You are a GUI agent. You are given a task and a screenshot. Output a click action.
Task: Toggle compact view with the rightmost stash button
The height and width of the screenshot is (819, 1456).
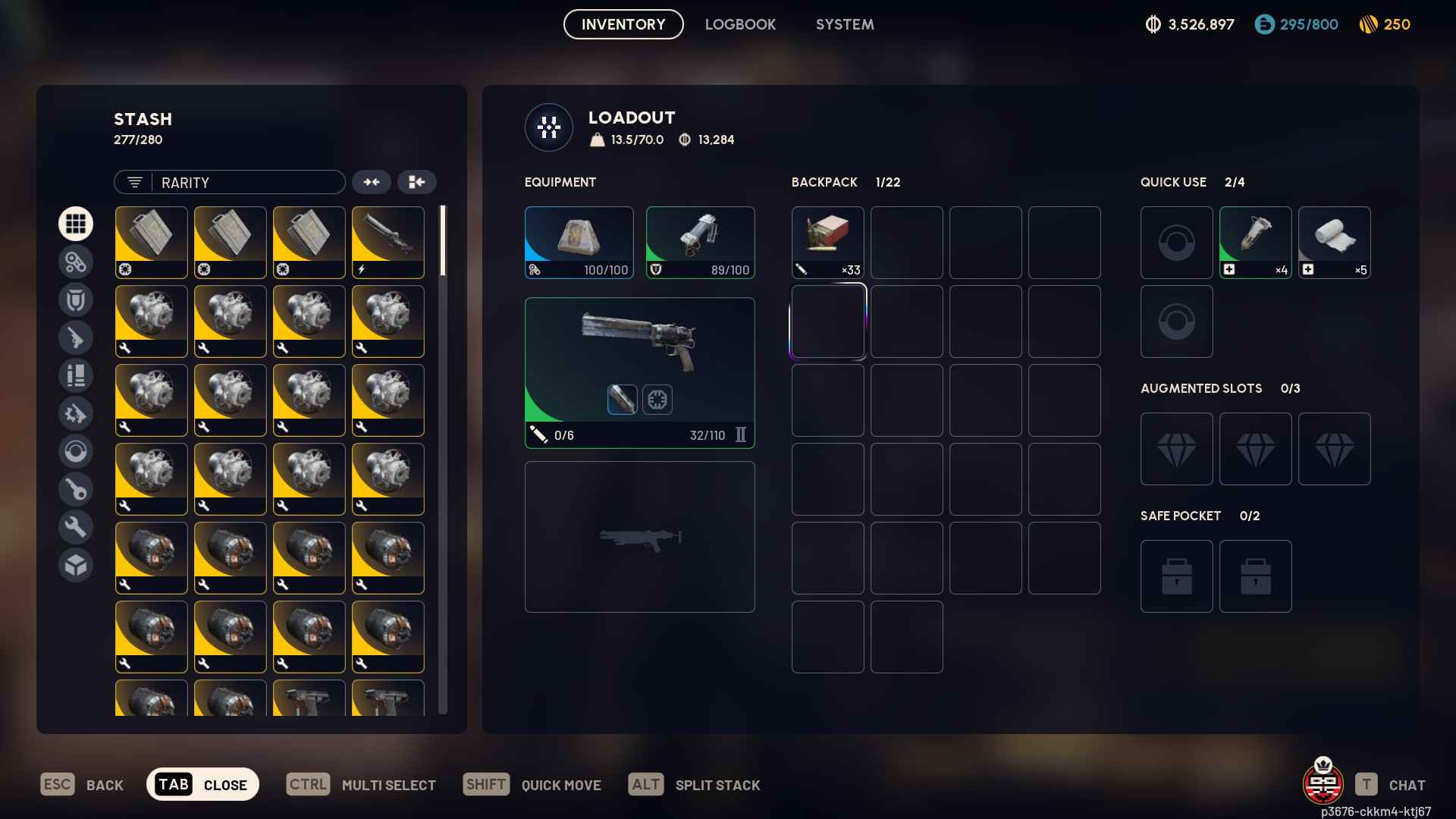417,182
